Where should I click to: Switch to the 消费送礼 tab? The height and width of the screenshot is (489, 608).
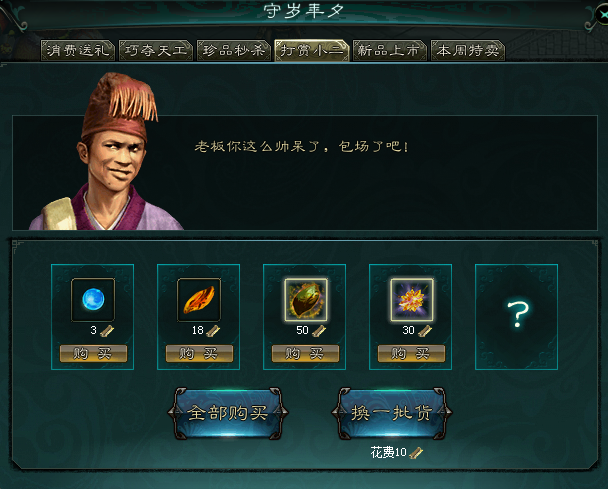(78, 50)
